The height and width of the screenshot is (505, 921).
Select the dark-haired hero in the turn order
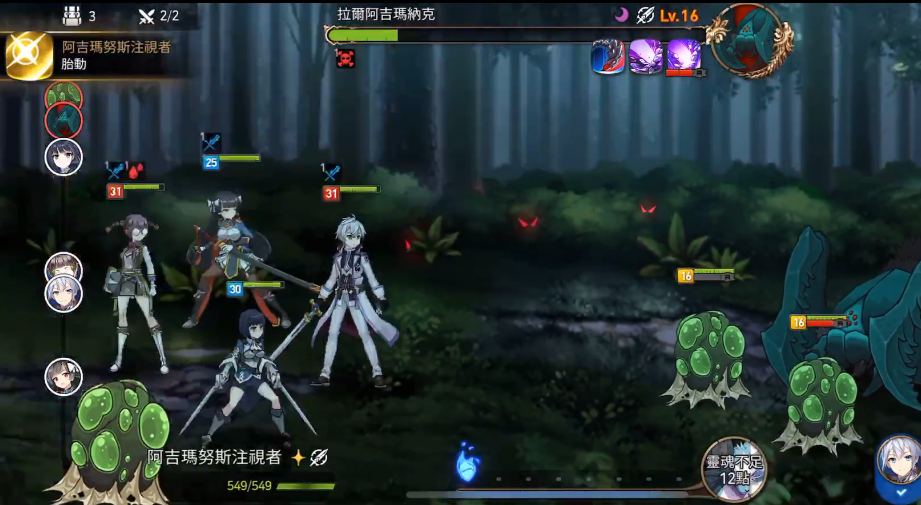tap(63, 157)
